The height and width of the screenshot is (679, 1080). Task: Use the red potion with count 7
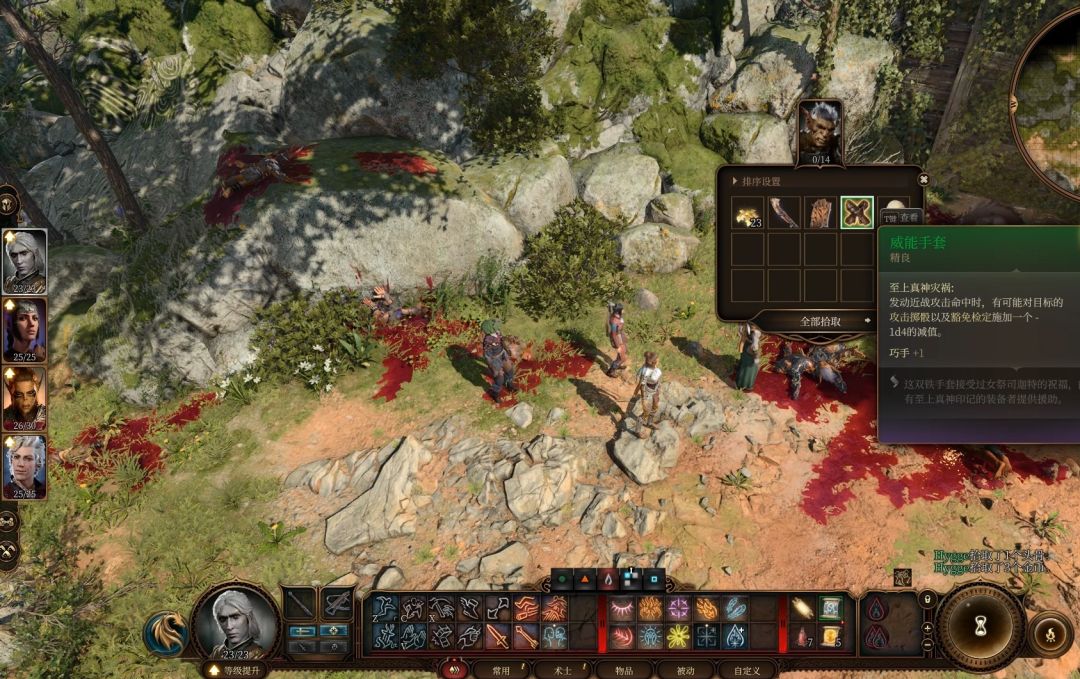coord(802,636)
